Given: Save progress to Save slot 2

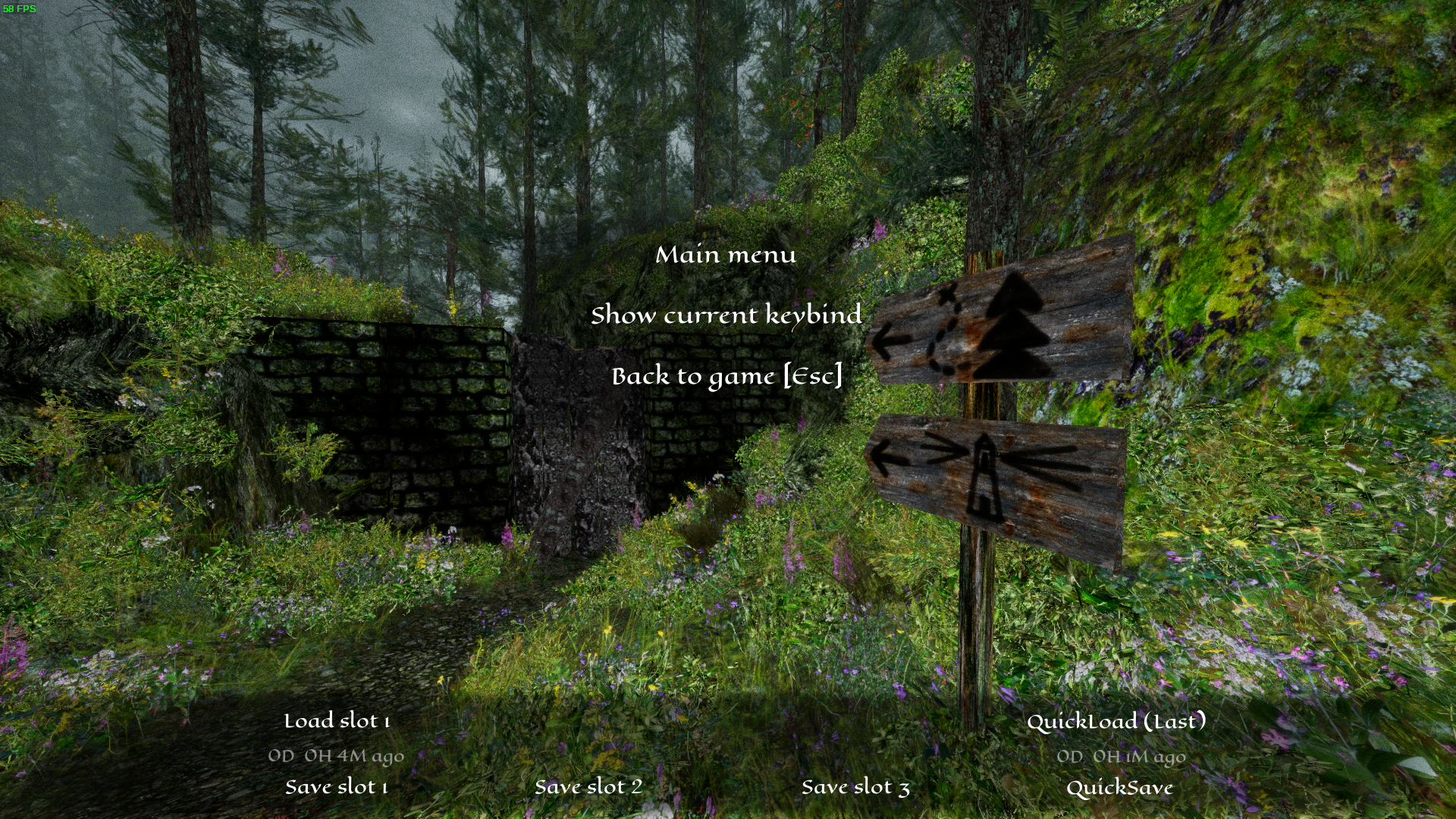Looking at the screenshot, I should [x=588, y=787].
